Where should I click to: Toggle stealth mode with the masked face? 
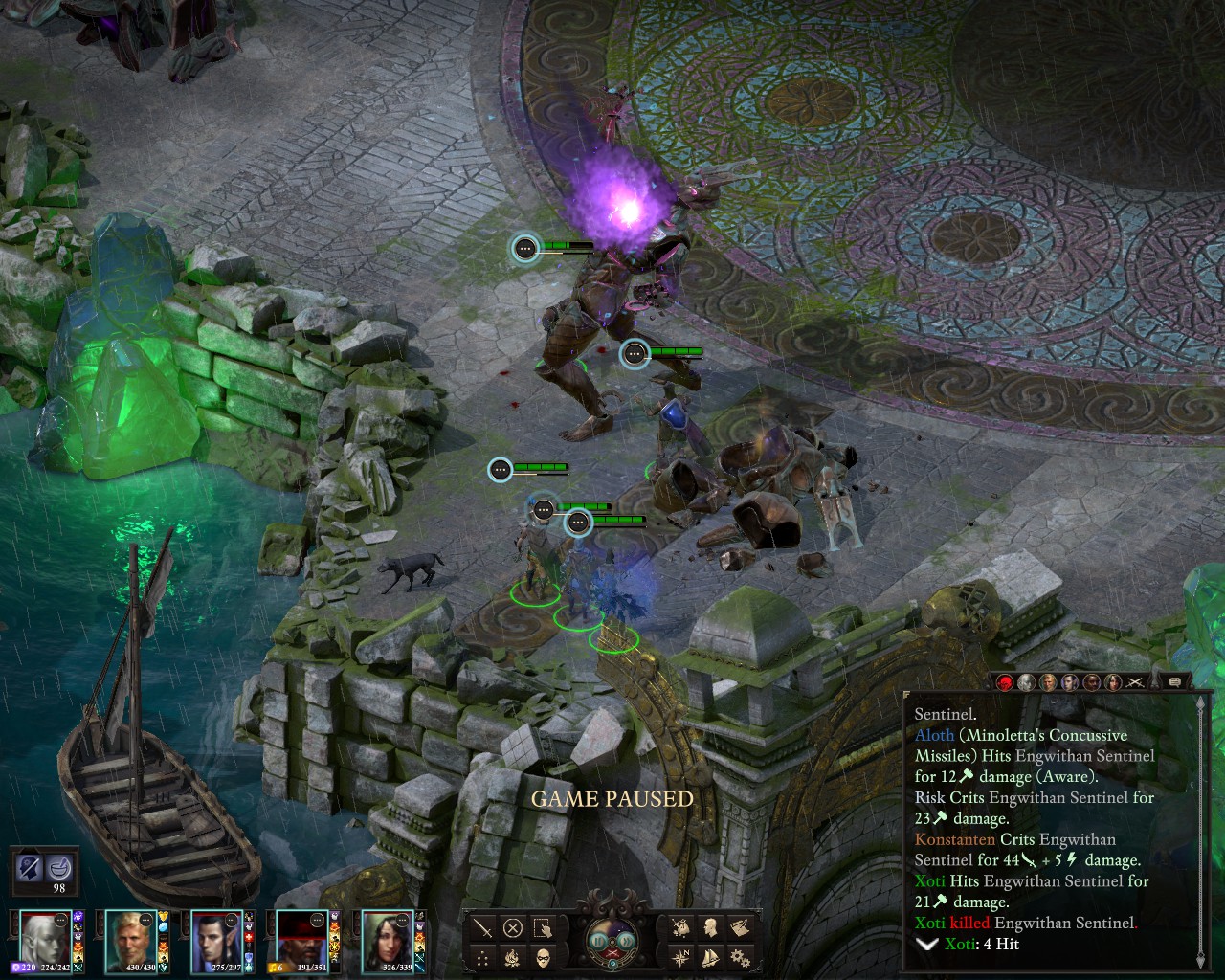[x=543, y=957]
